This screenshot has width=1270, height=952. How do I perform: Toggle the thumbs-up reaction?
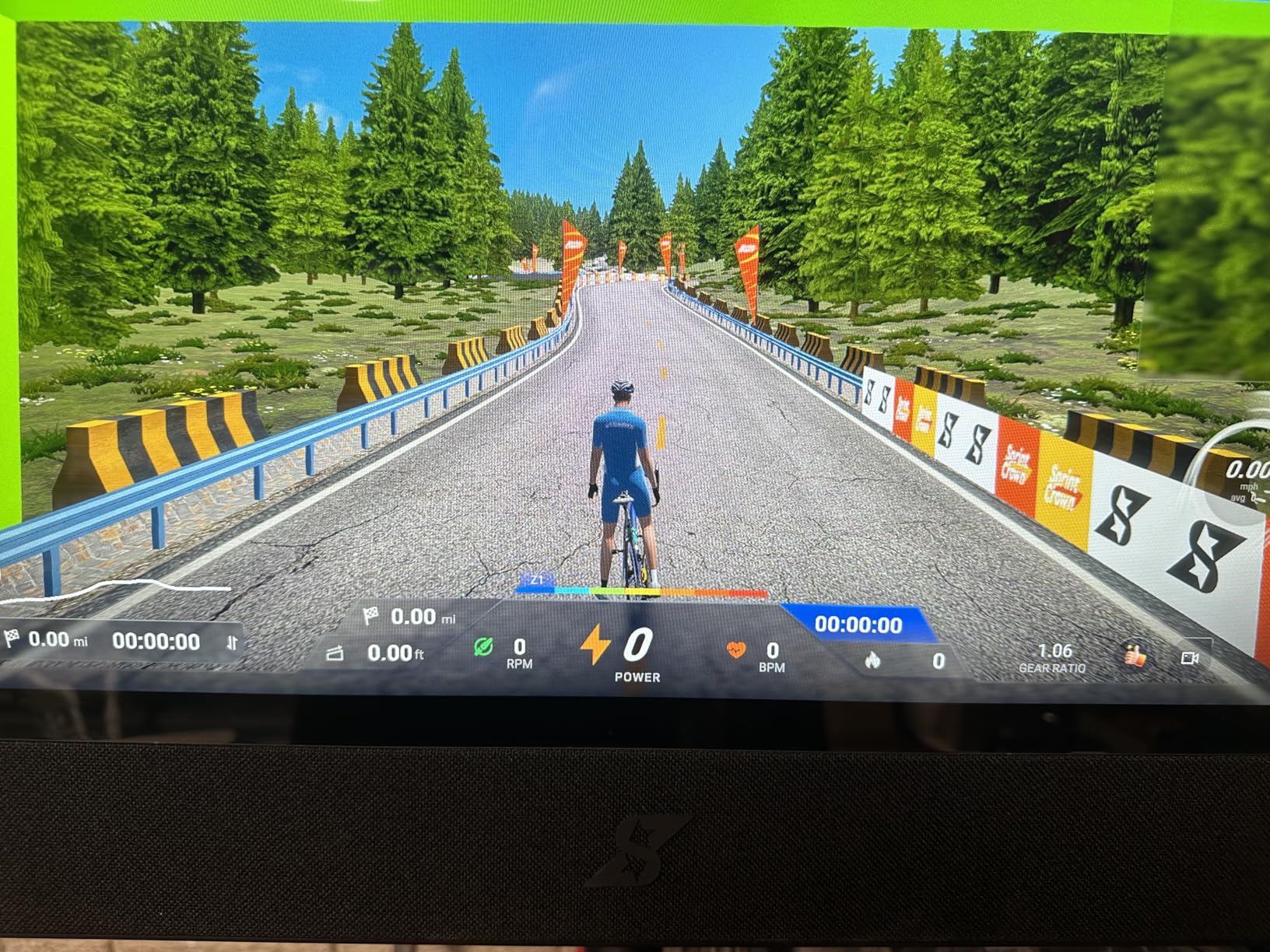[x=1134, y=653]
